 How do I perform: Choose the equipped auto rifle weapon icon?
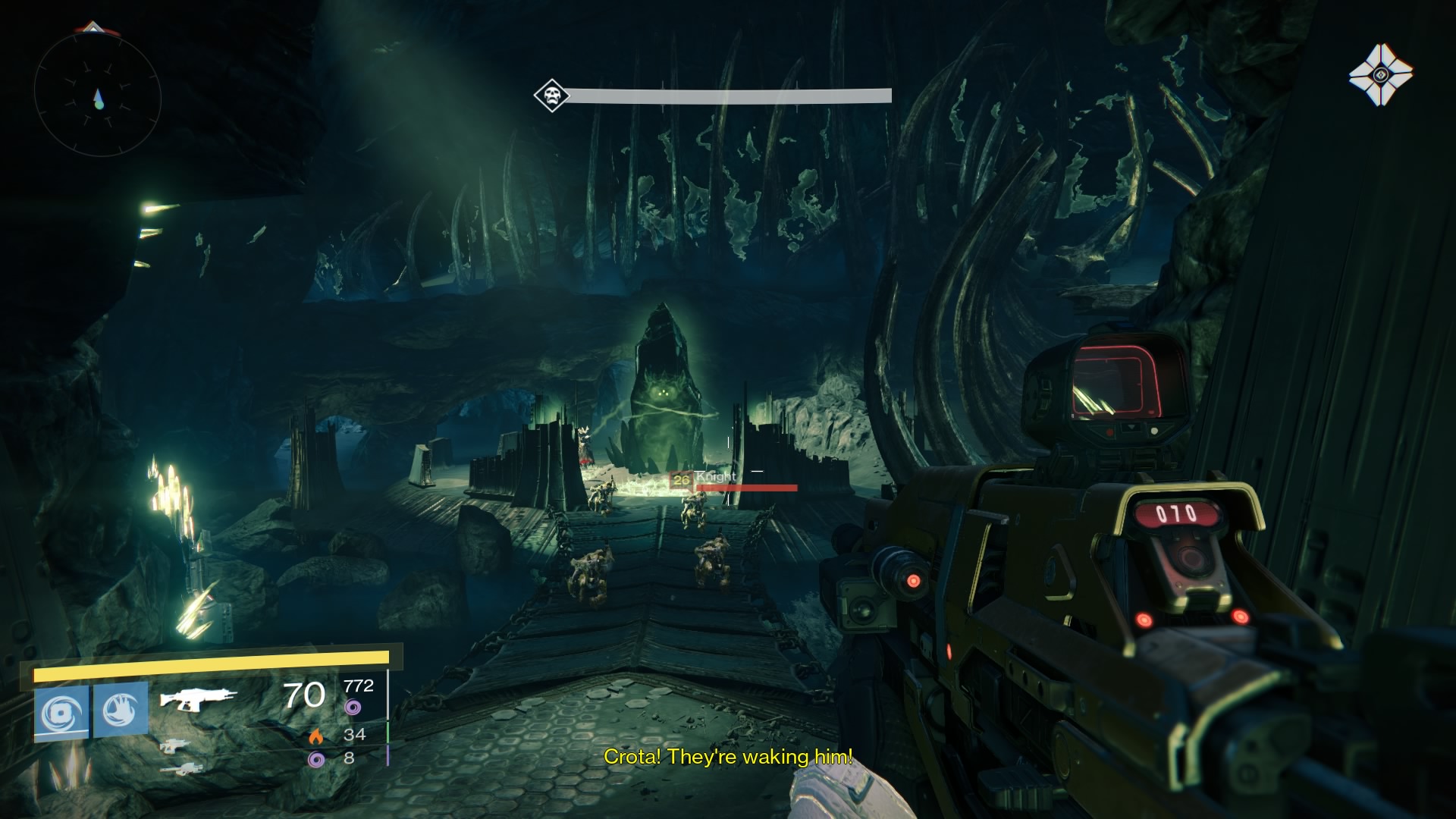(x=198, y=698)
